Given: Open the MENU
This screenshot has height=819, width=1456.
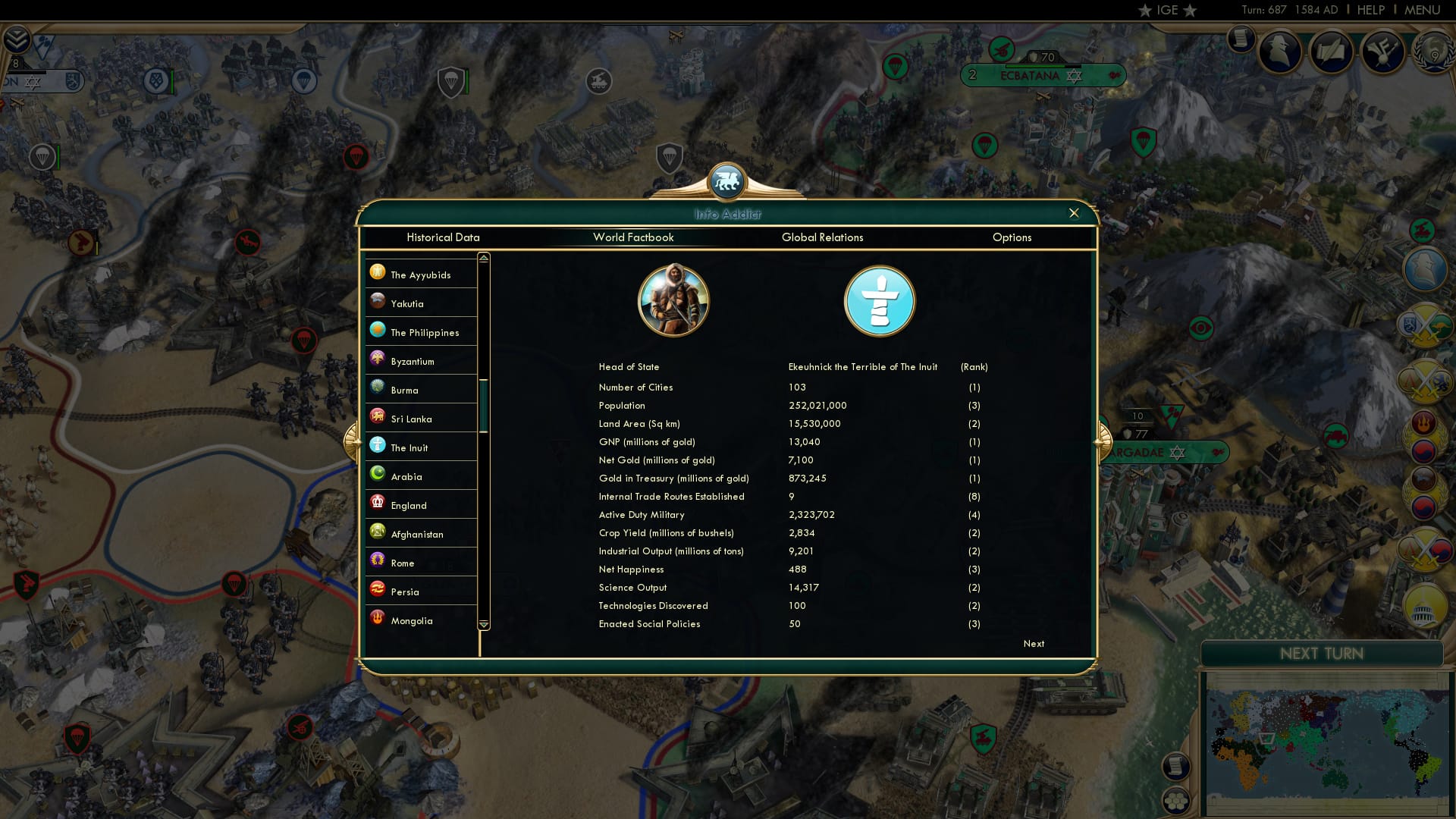Looking at the screenshot, I should (1422, 10).
